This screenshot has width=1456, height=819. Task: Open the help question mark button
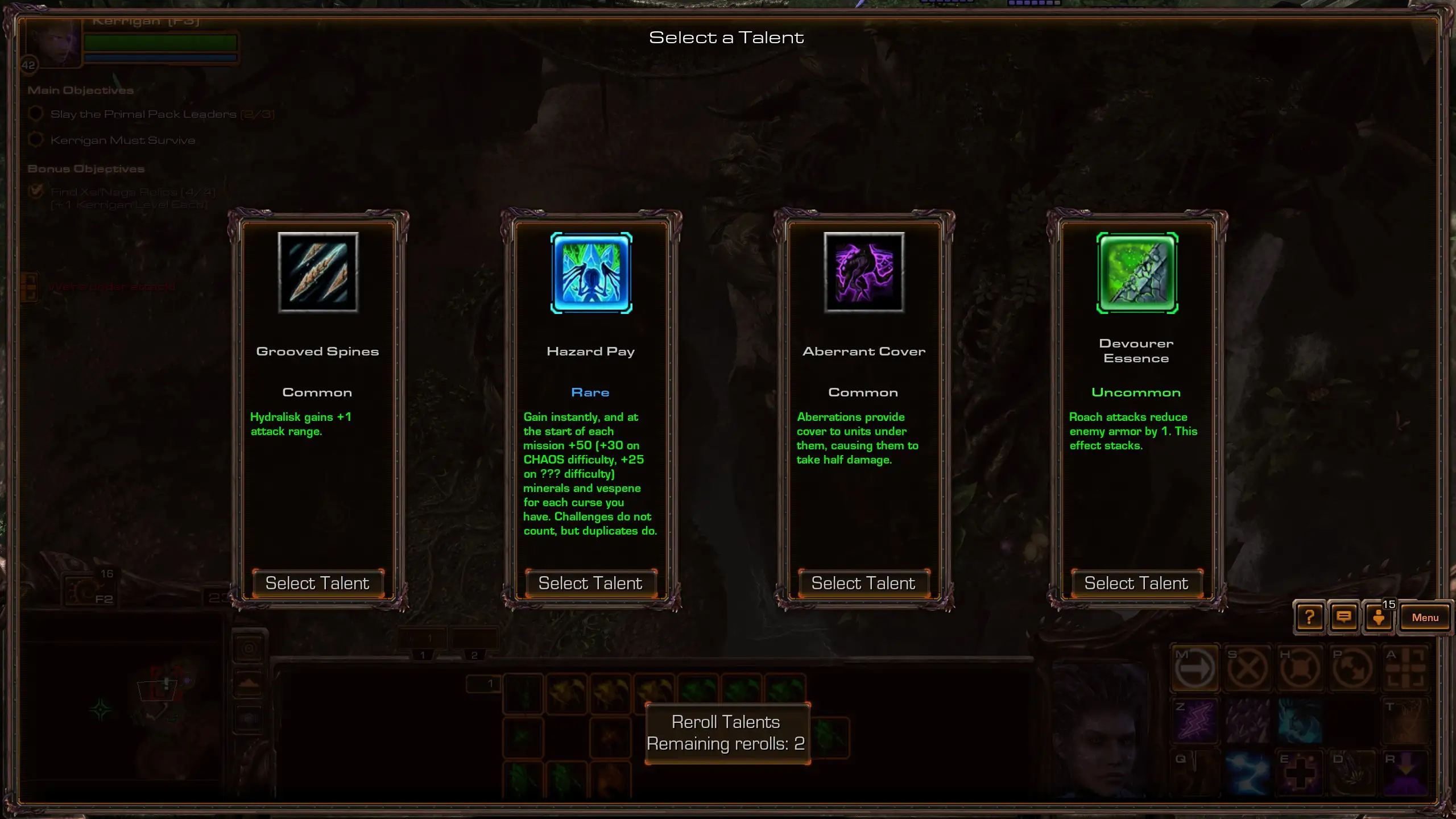click(1309, 618)
